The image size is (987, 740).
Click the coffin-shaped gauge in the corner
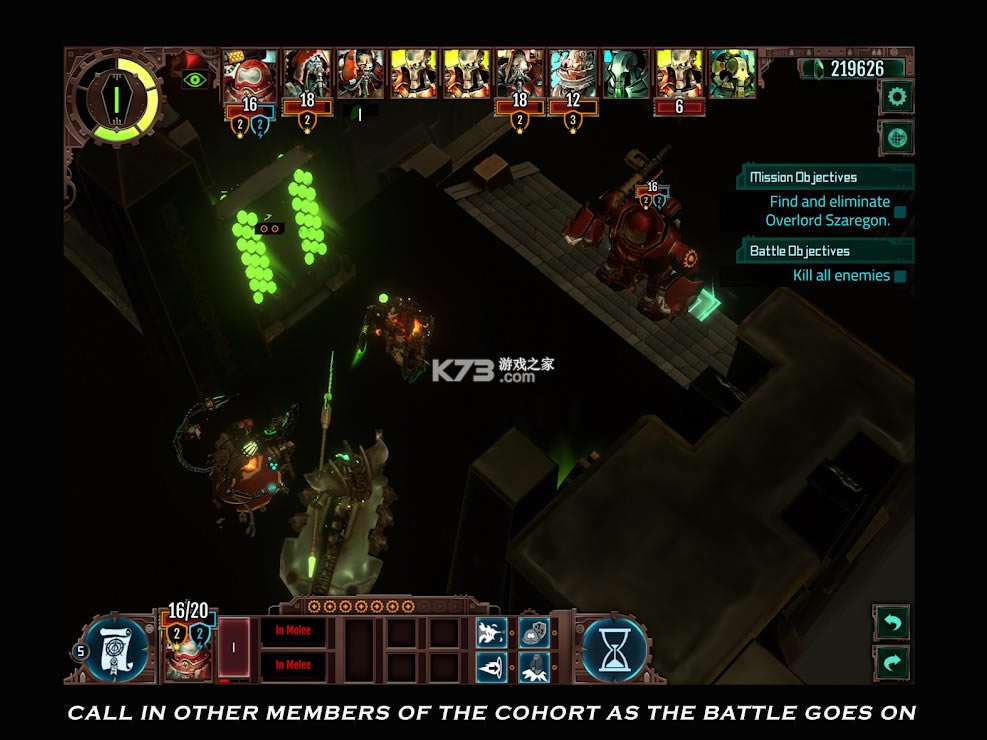coord(116,98)
